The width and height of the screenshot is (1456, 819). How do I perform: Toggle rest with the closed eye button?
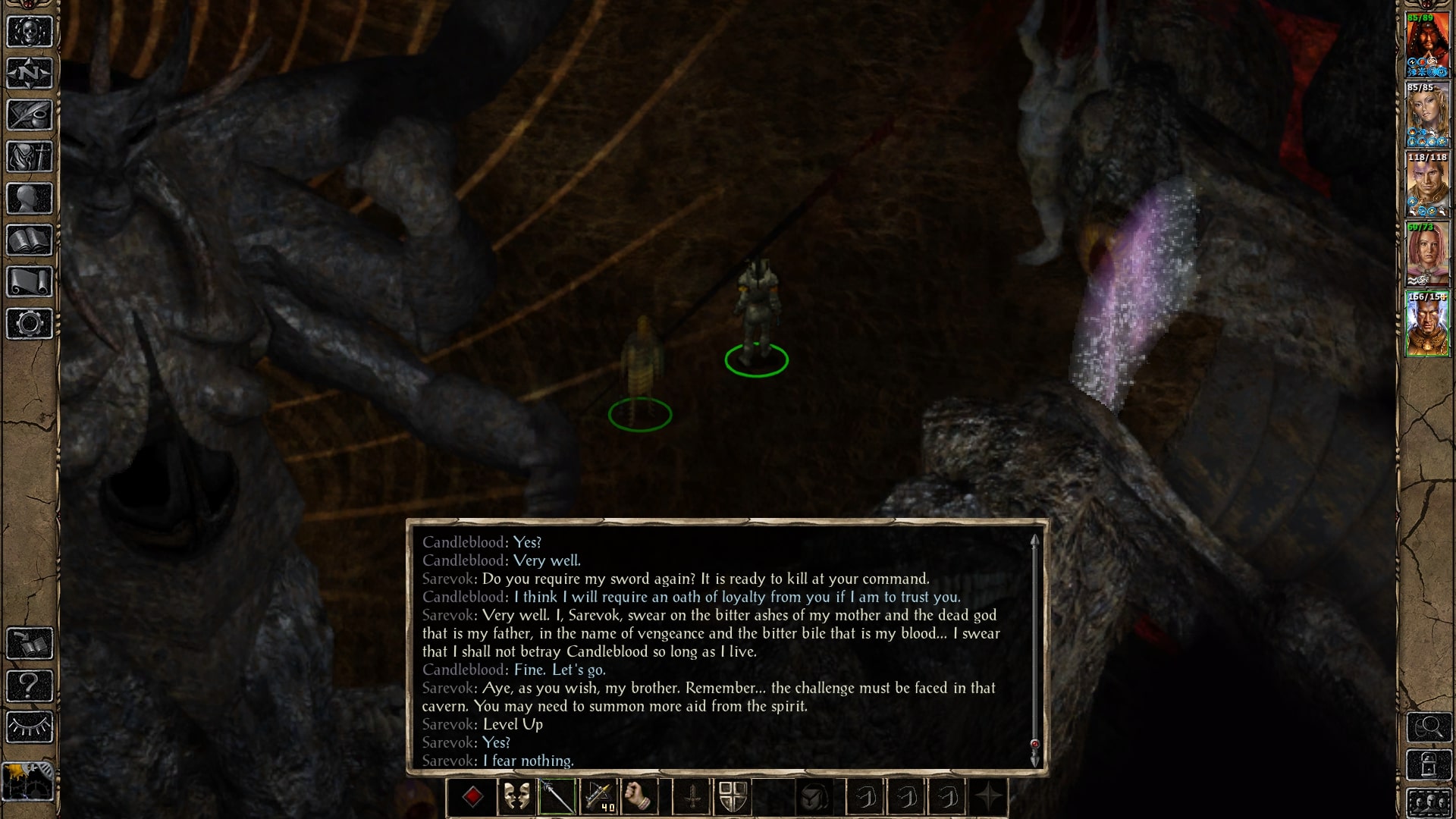click(x=30, y=727)
